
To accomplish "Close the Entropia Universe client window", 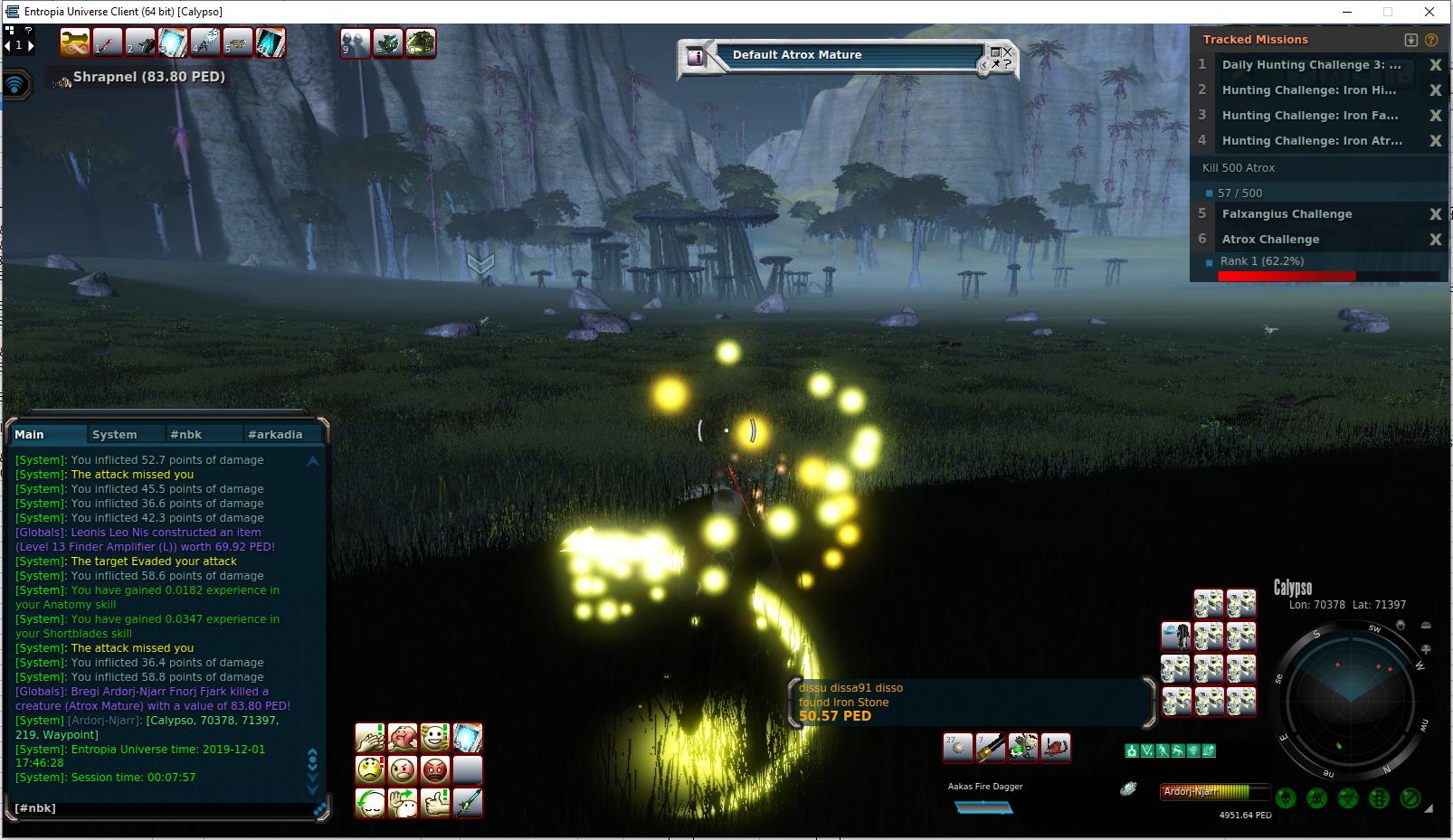I will (x=1429, y=12).
